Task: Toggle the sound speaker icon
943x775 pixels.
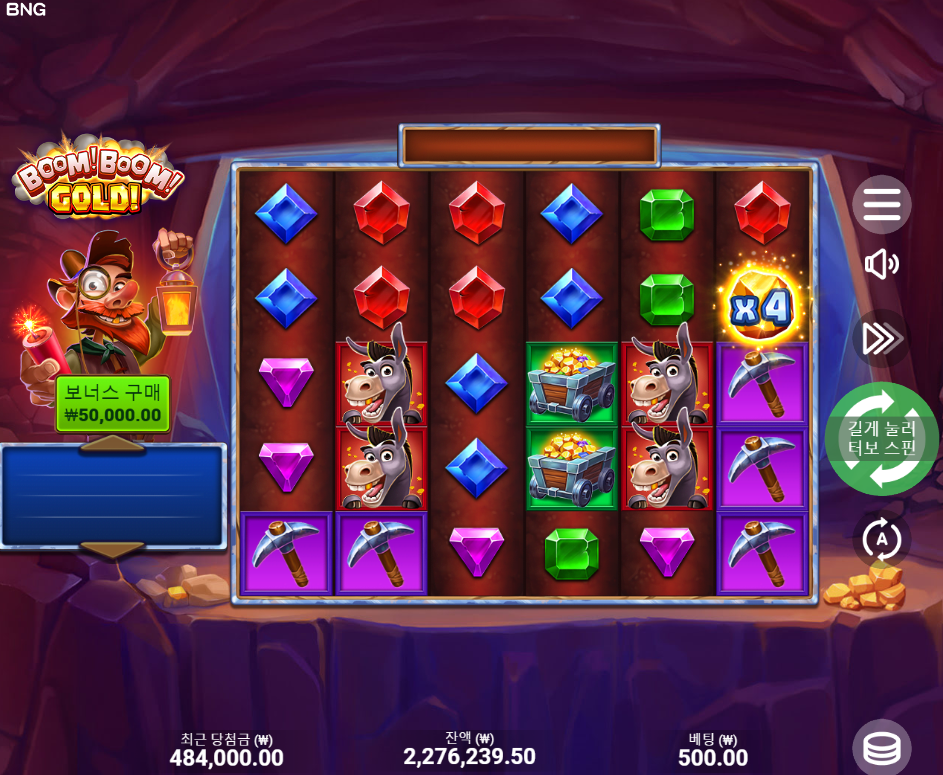Action: pos(881,264)
